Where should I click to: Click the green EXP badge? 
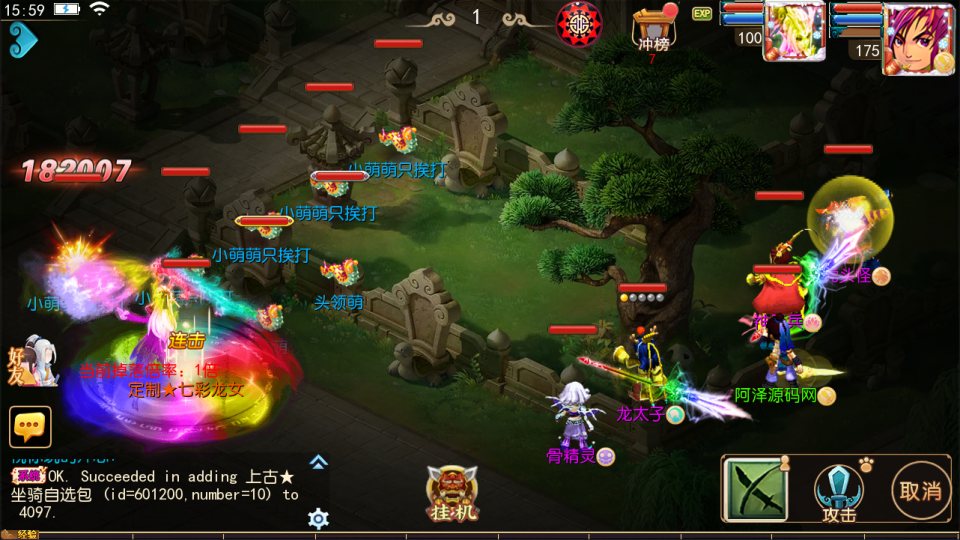(x=702, y=13)
